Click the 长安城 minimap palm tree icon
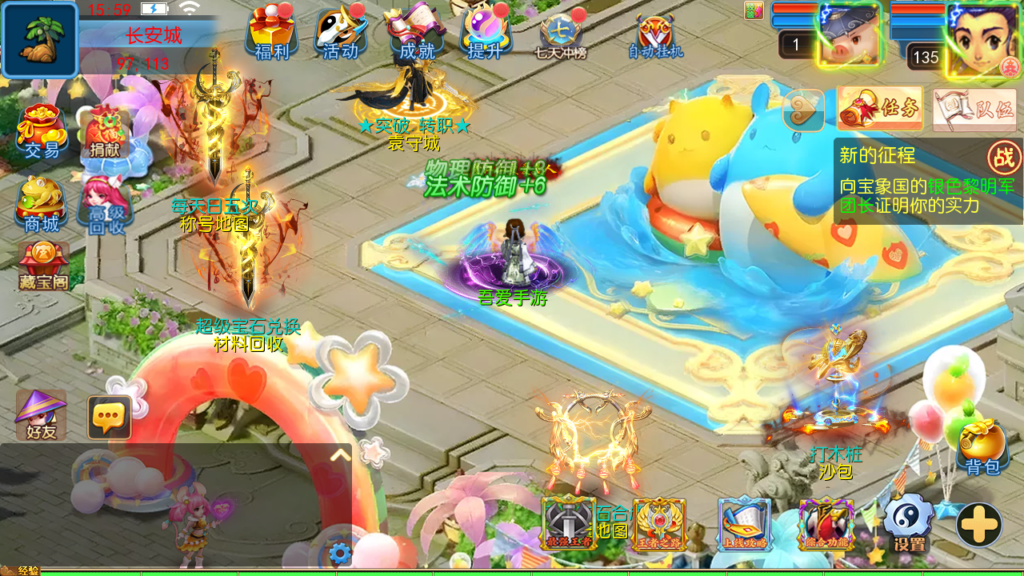 (x=40, y=40)
